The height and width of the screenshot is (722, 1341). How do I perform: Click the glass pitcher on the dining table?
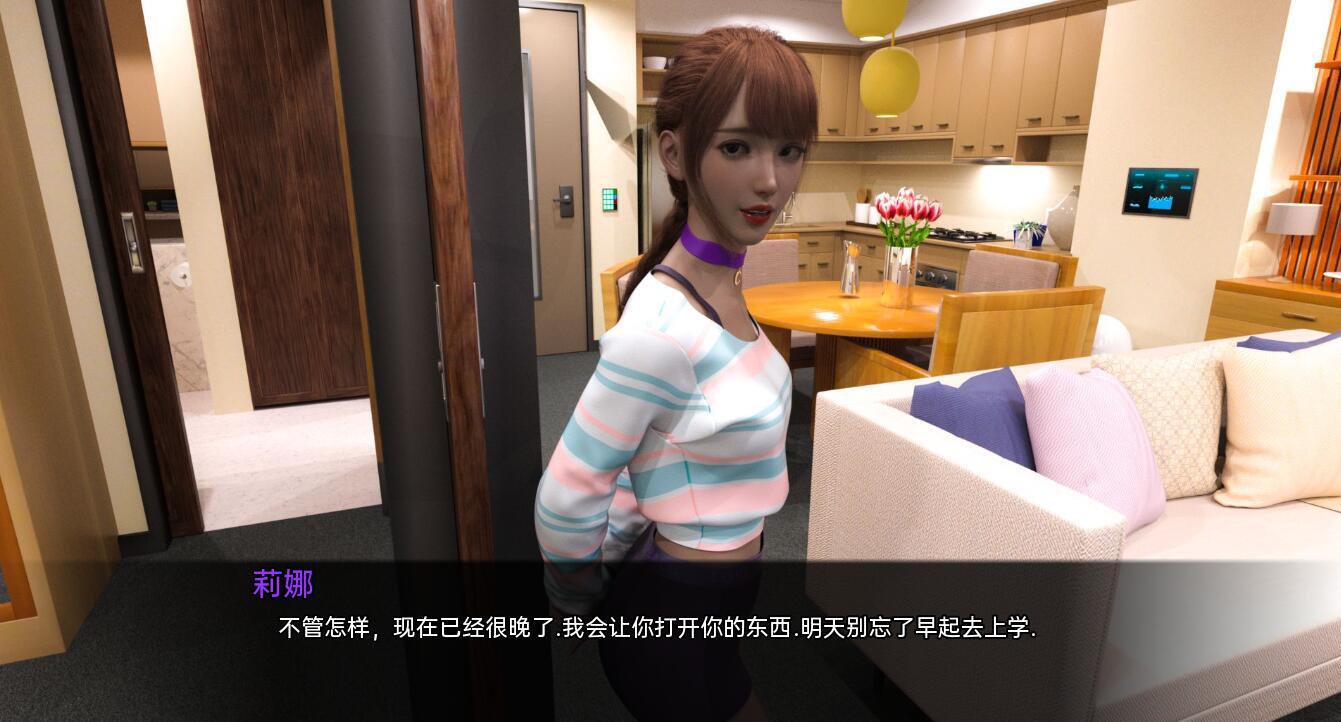(x=851, y=266)
